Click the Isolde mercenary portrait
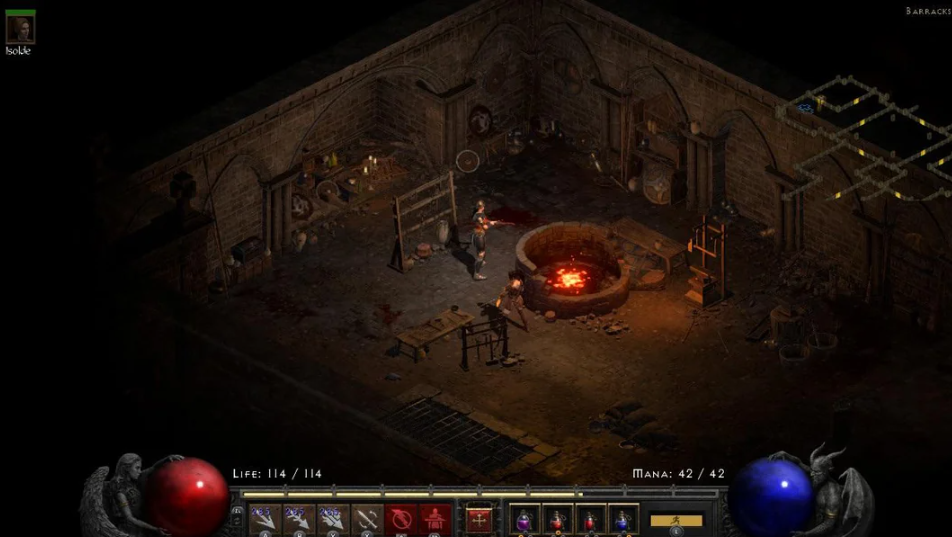Image resolution: width=952 pixels, height=537 pixels. (x=20, y=28)
